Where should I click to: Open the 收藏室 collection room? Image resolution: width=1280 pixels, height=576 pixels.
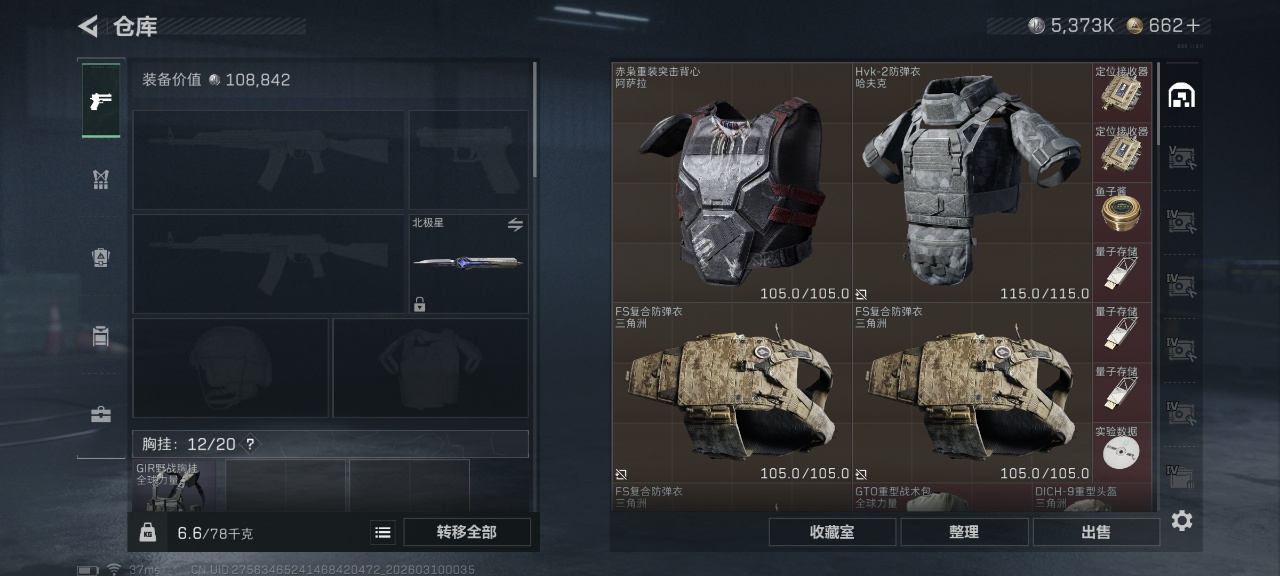[832, 532]
